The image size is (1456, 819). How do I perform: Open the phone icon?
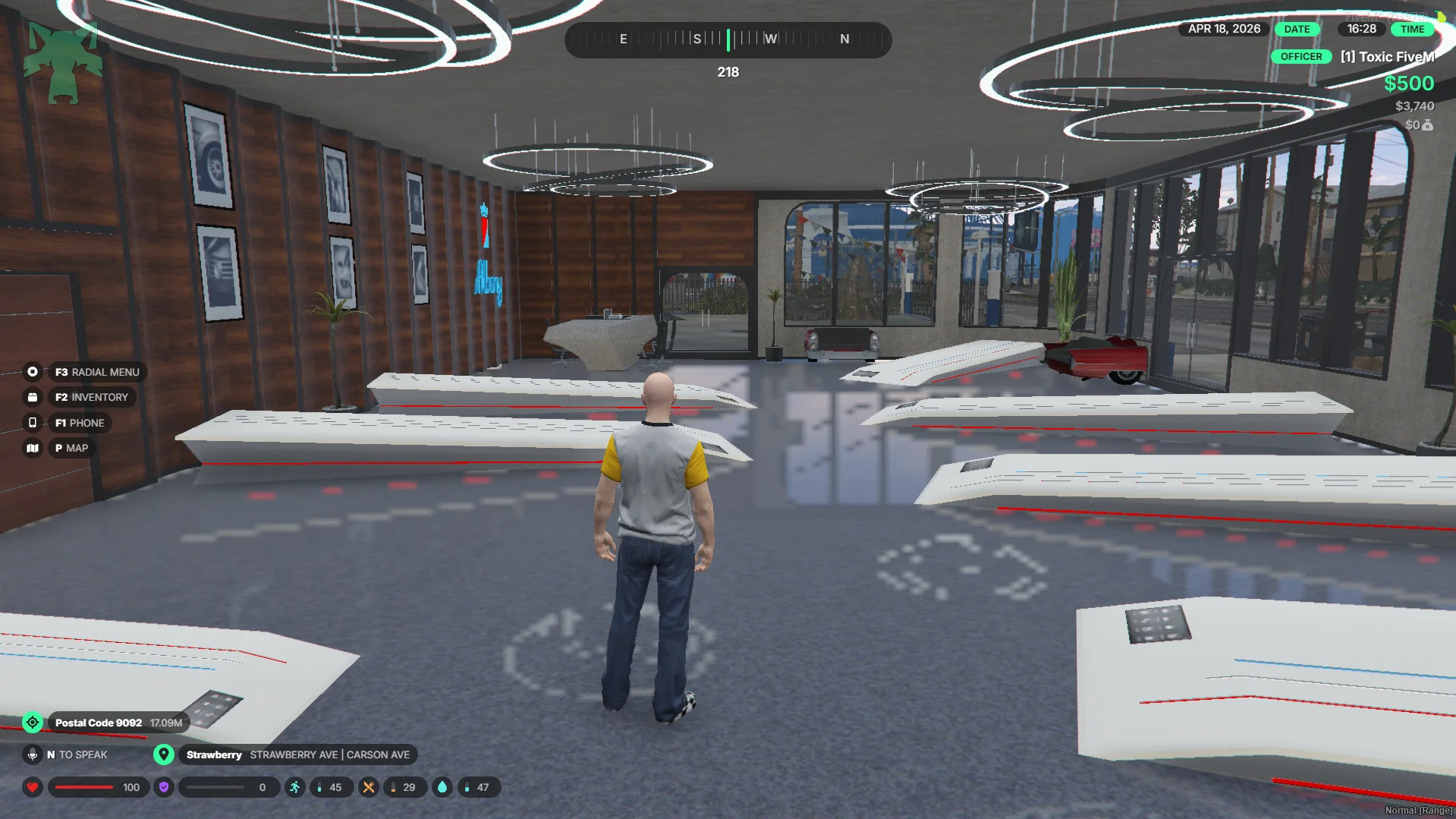[33, 423]
